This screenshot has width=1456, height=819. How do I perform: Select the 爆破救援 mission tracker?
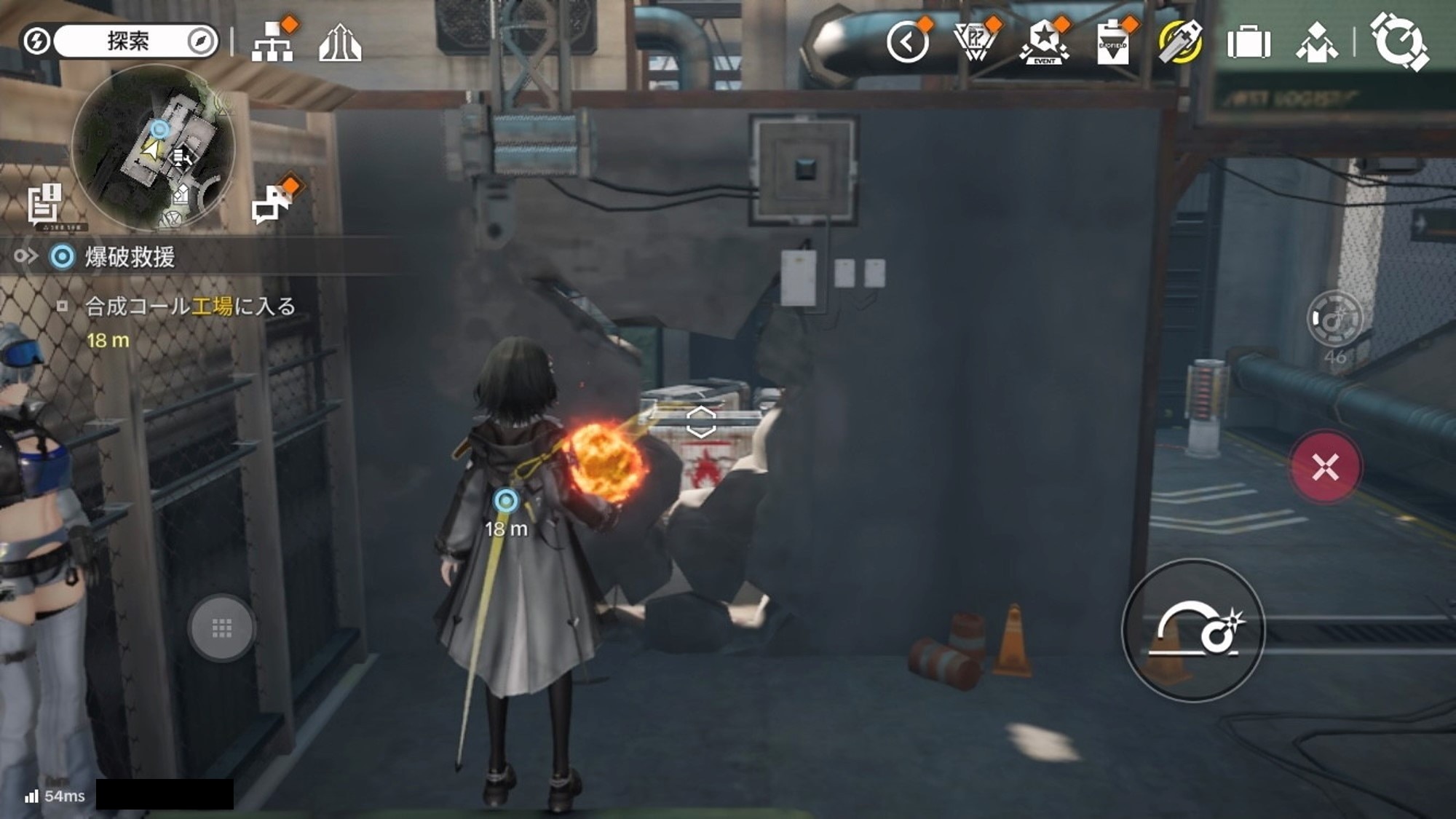[130, 257]
